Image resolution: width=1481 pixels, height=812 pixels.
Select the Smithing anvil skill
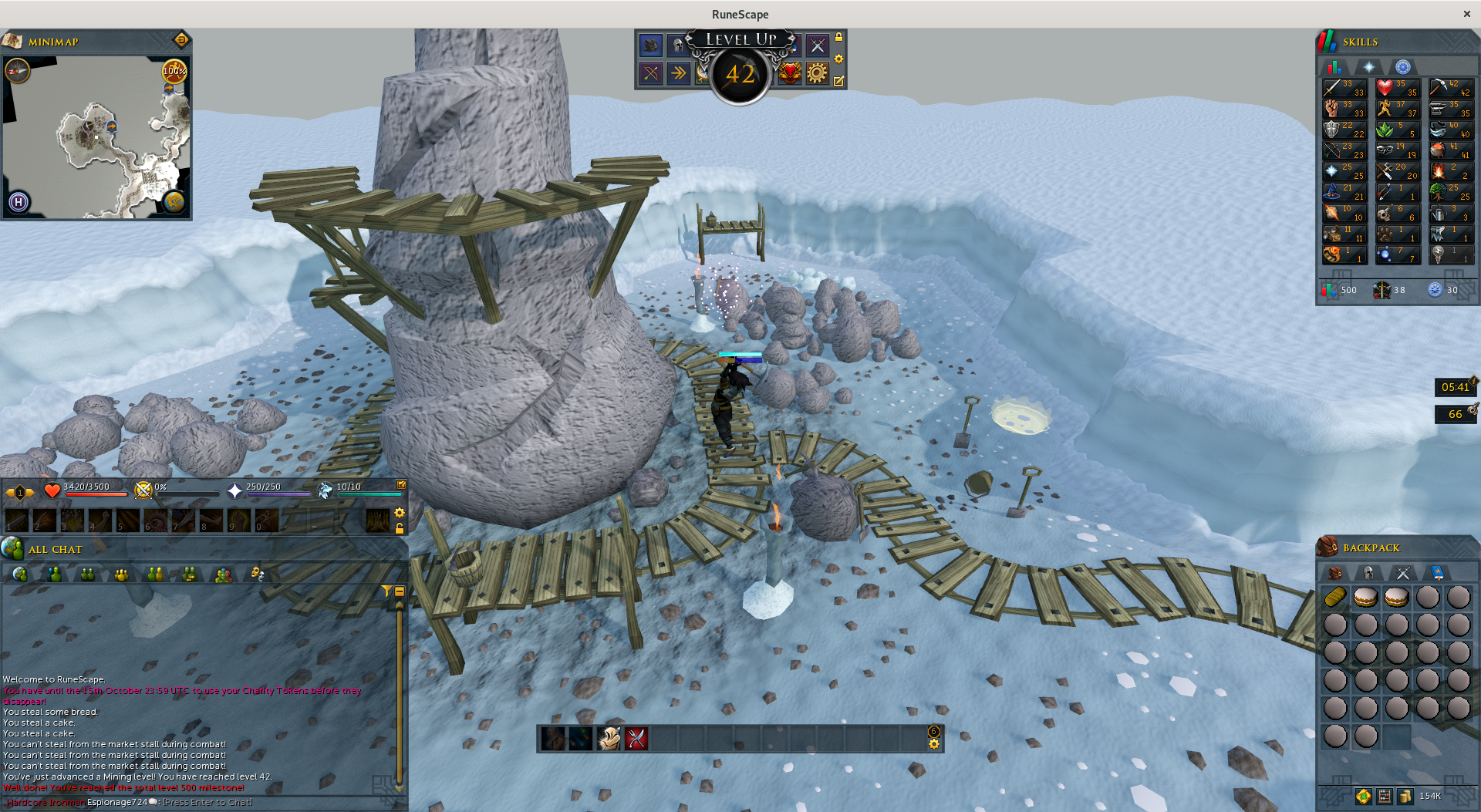1450,109
